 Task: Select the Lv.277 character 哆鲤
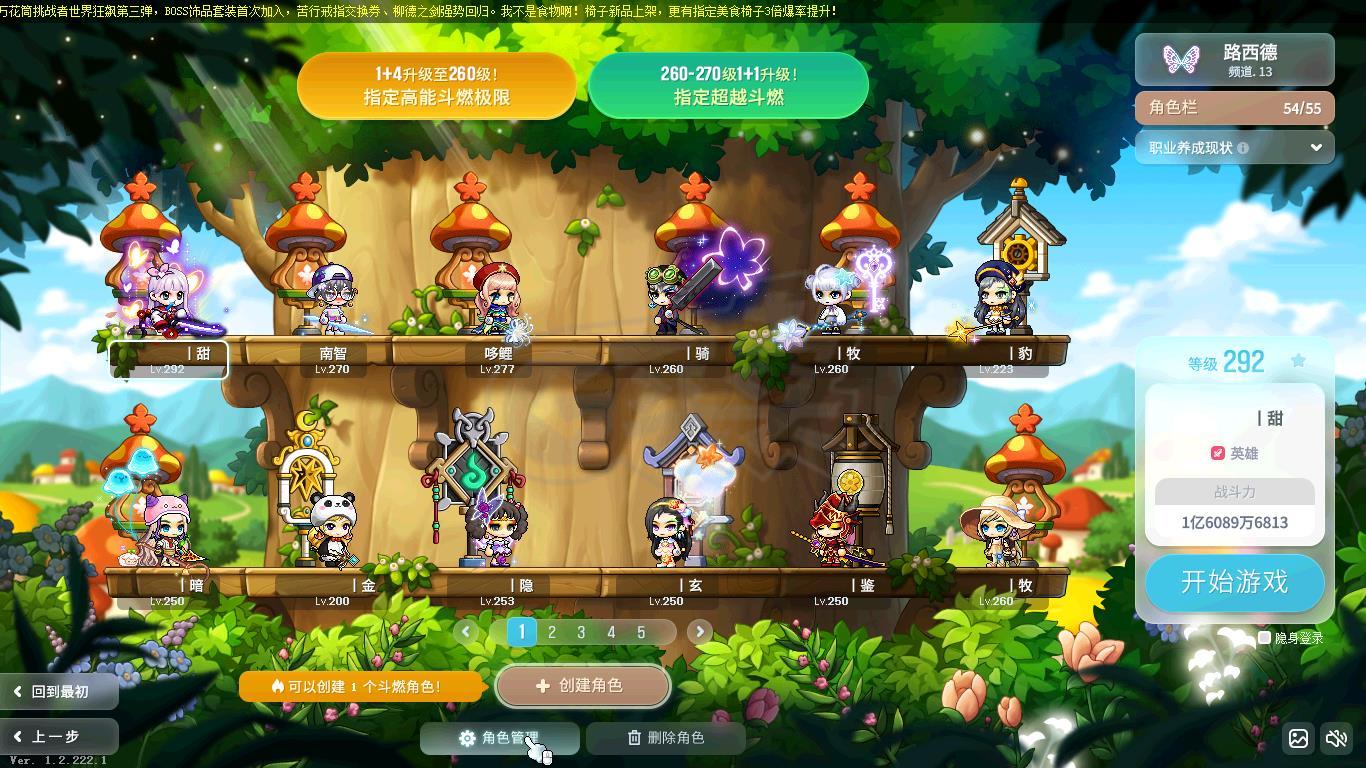pyautogui.click(x=497, y=300)
